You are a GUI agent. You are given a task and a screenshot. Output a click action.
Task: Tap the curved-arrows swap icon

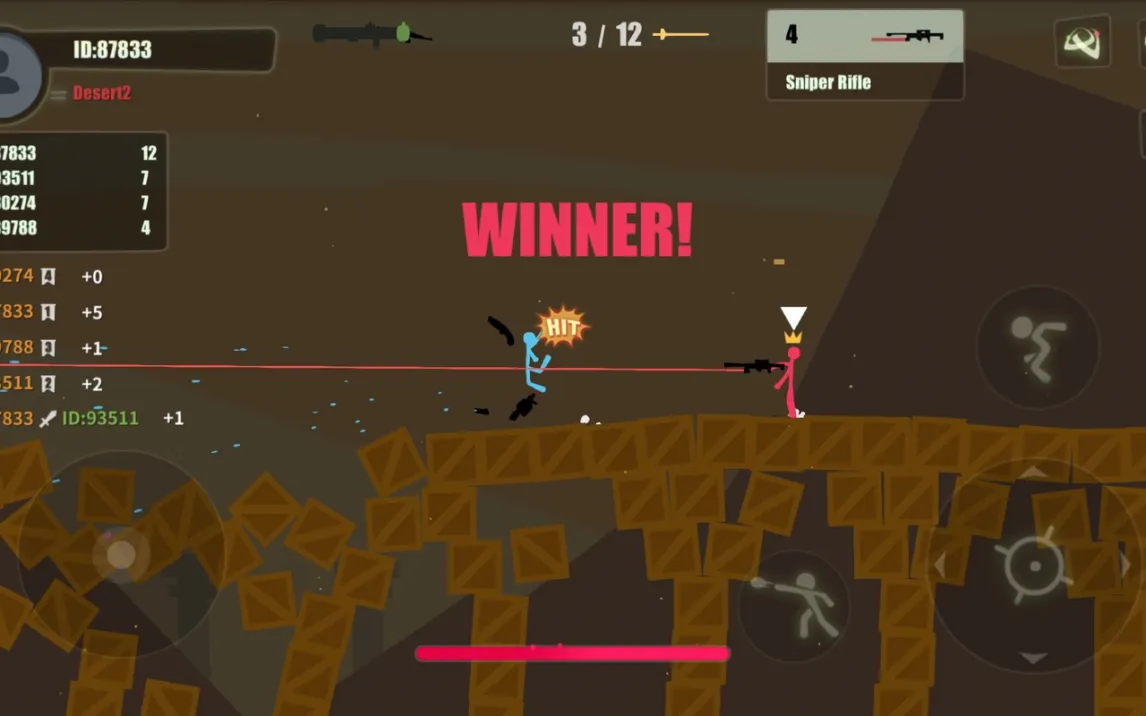[x=1082, y=42]
